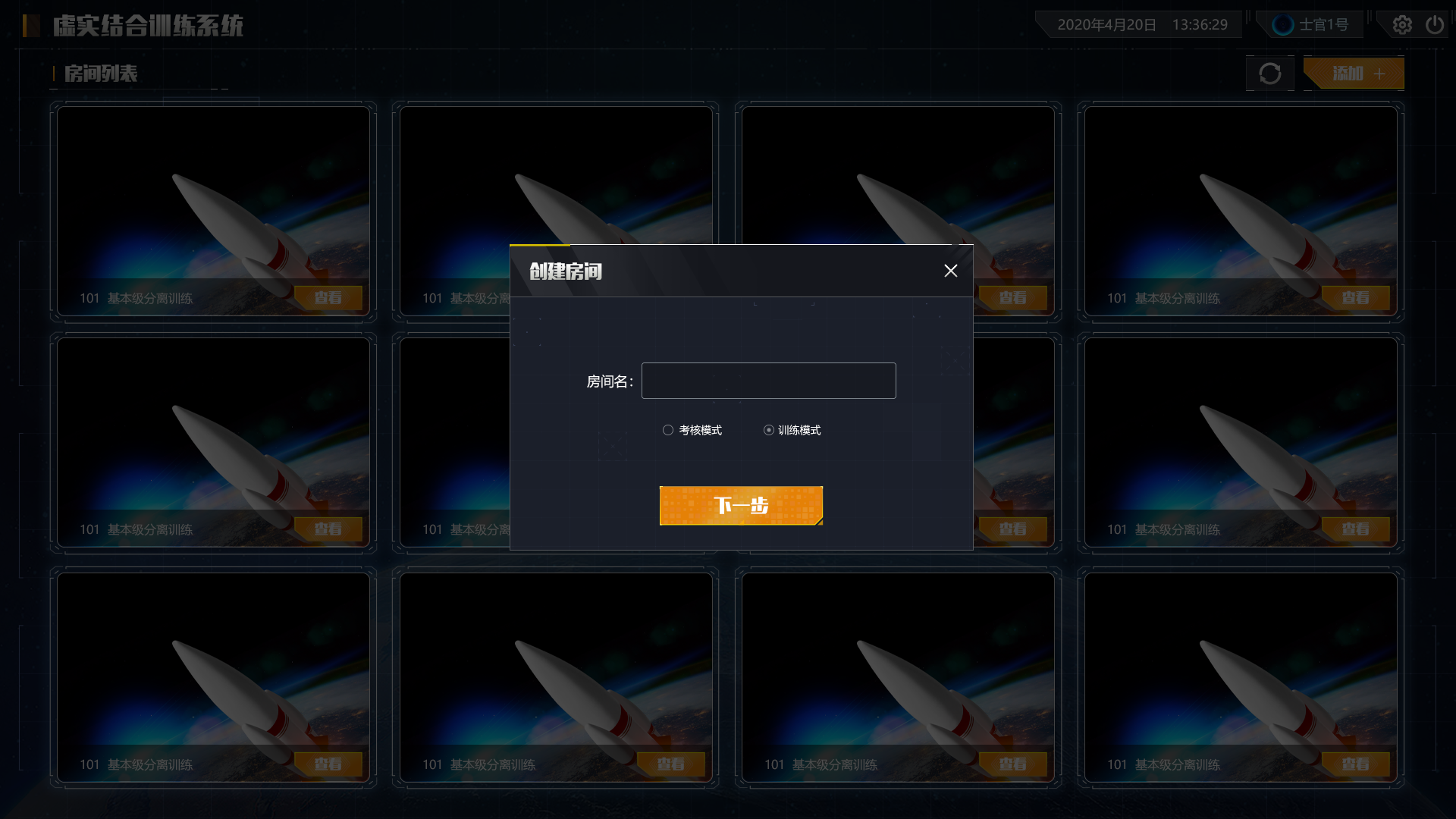Close the 创建房间 dialog

950,271
